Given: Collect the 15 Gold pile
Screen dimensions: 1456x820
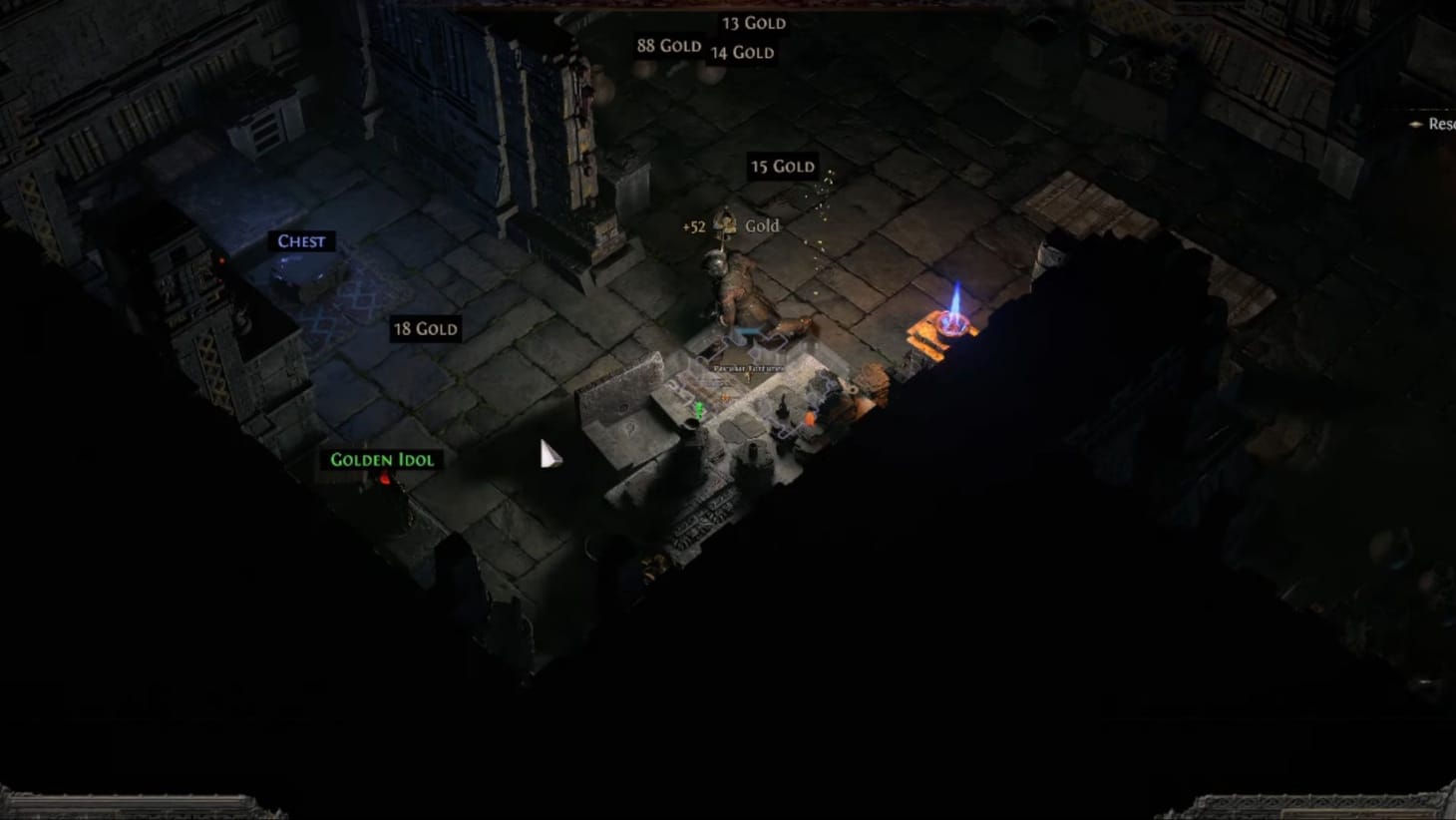Looking at the screenshot, I should (783, 167).
